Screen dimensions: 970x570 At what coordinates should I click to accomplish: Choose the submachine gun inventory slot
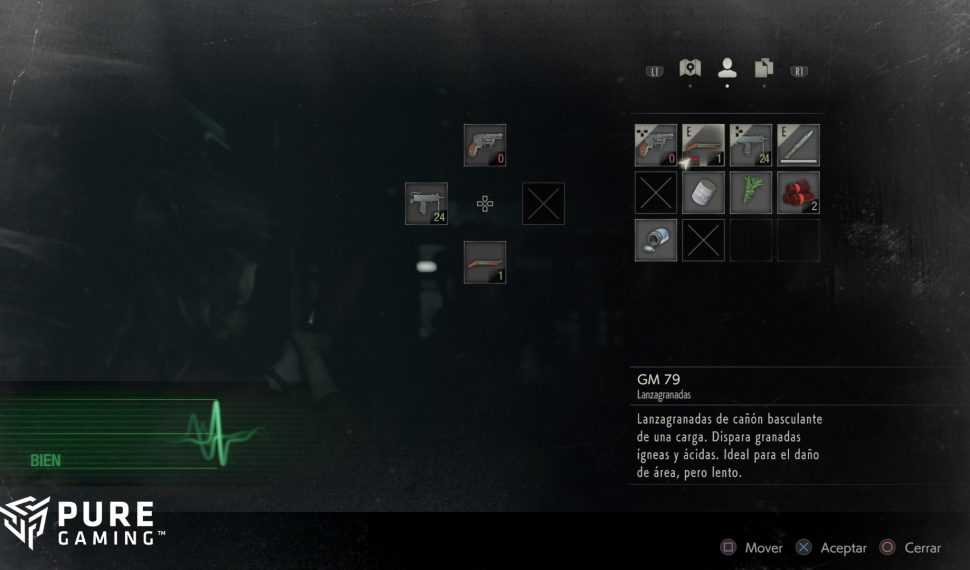[x=751, y=145]
